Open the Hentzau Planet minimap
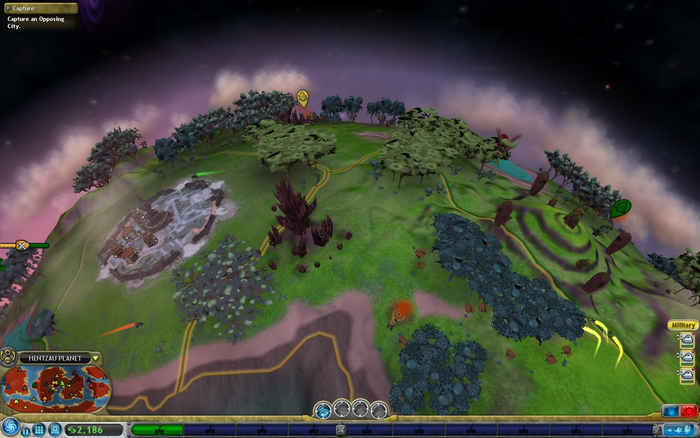 [55, 389]
